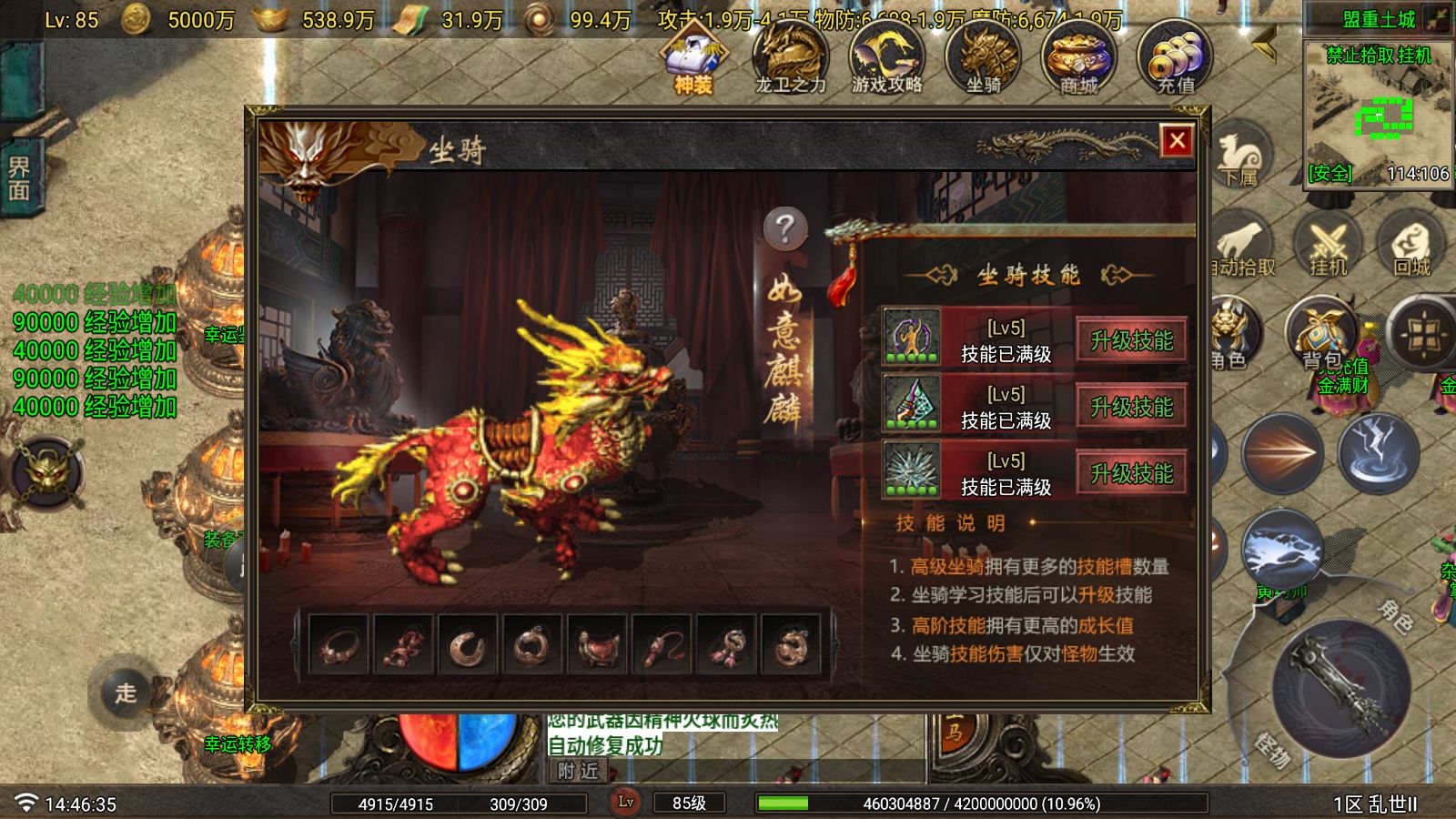Click 升级技能 for the third mount skill
This screenshot has width=1456, height=819.
click(1130, 471)
